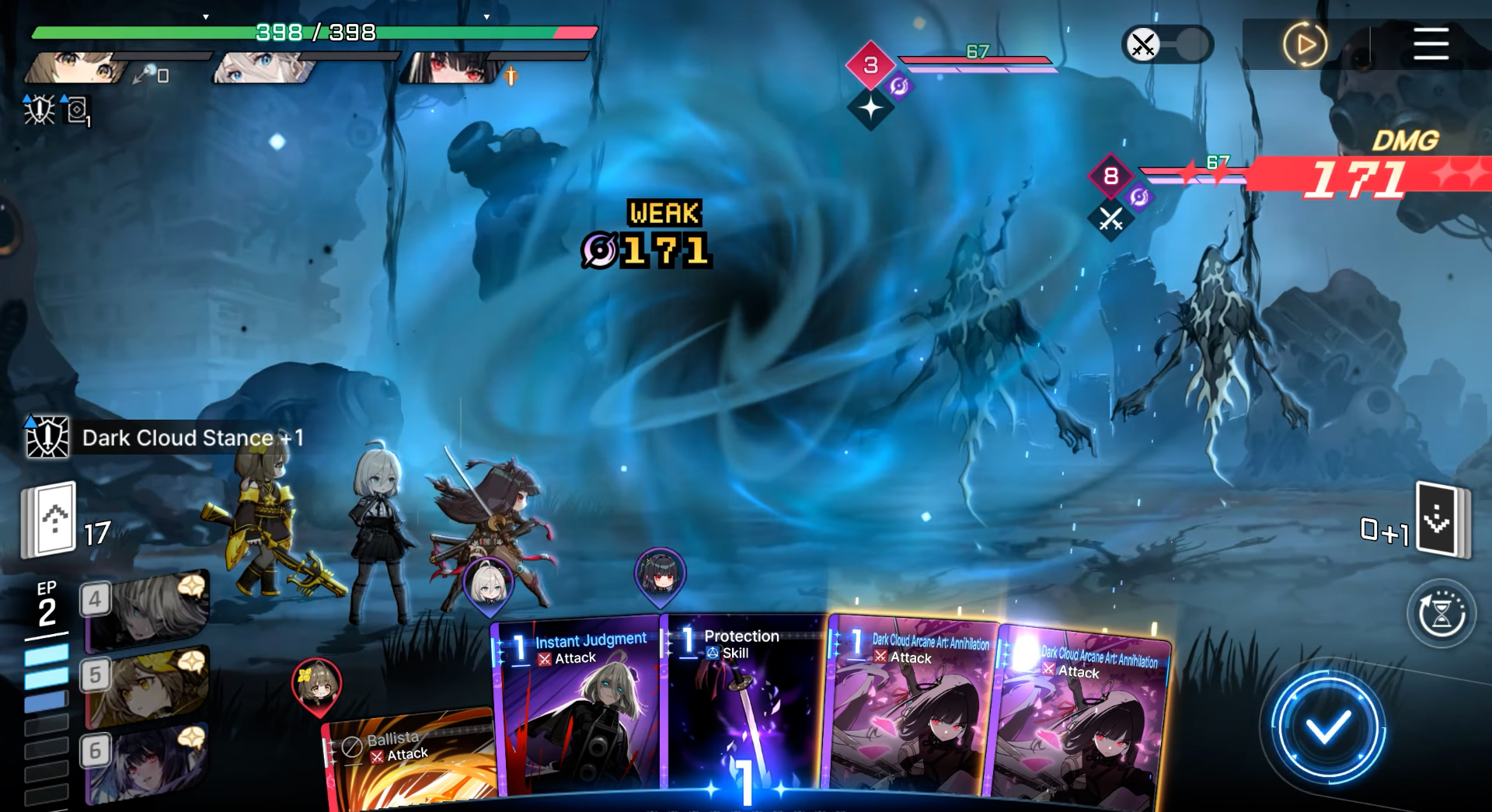This screenshot has width=1492, height=812.
Task: Select the number 6 character ego skill
Action: [146, 762]
